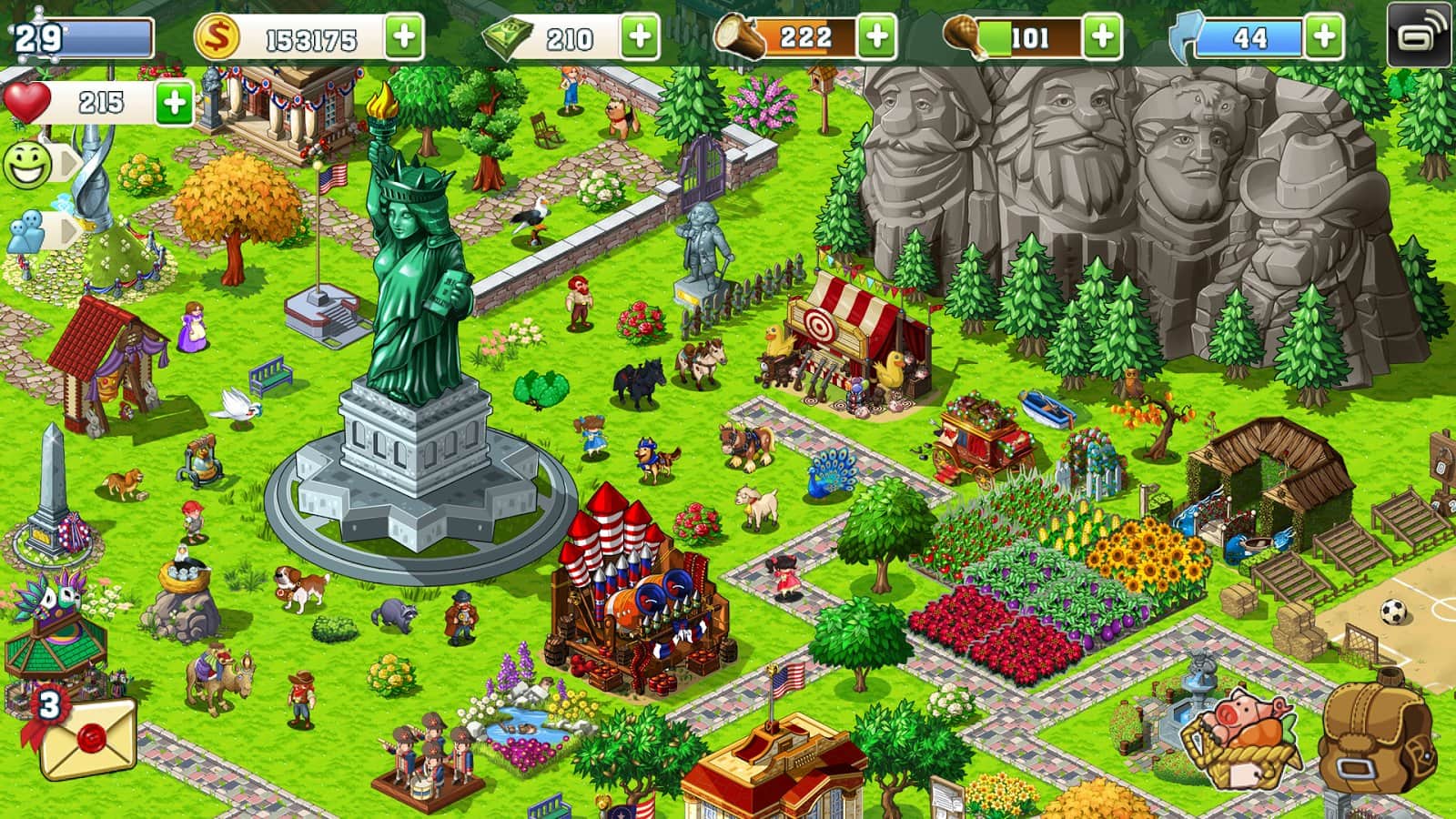Add food using the plus button

[1102, 37]
